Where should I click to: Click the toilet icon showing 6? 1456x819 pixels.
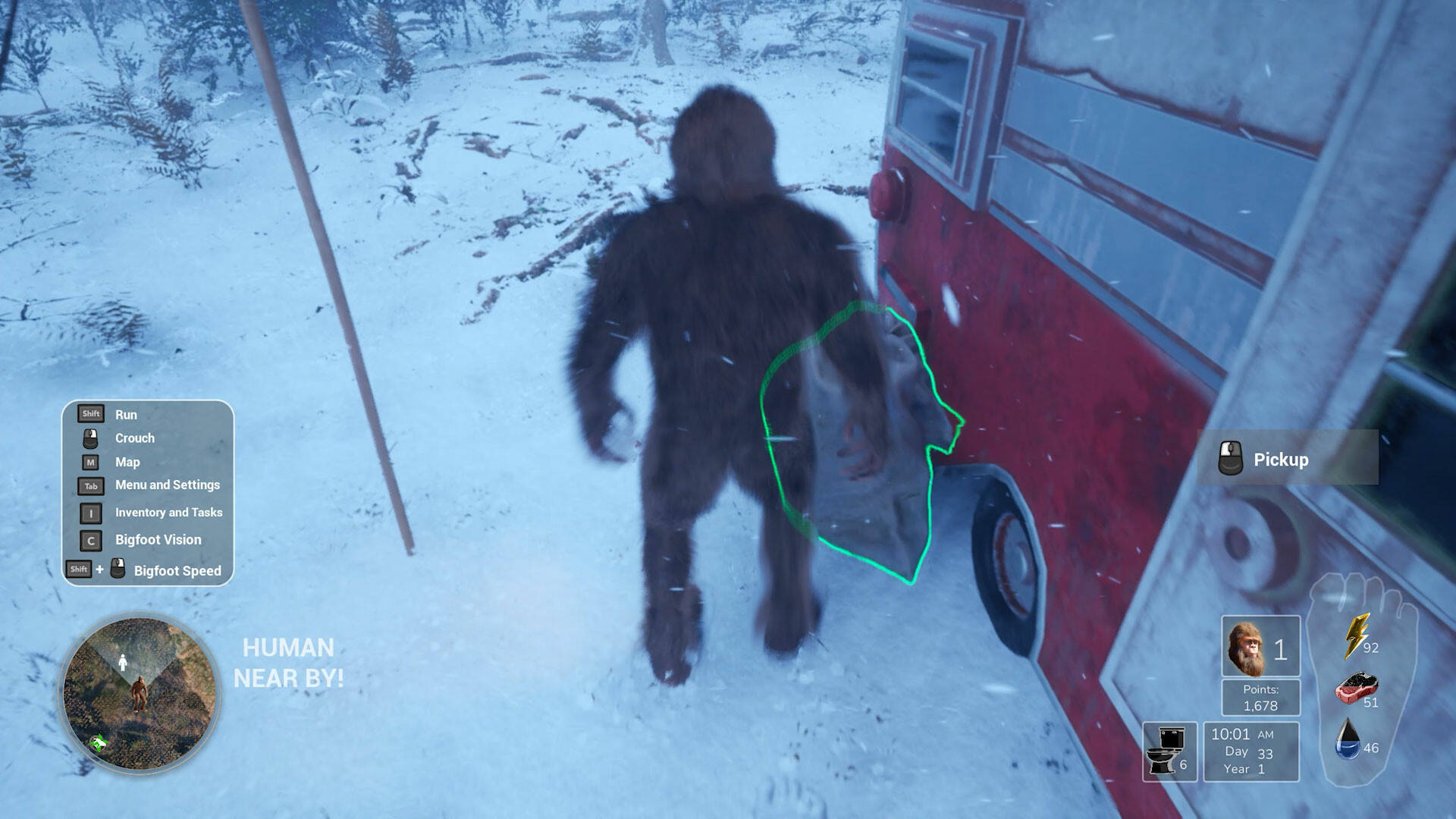click(1168, 751)
